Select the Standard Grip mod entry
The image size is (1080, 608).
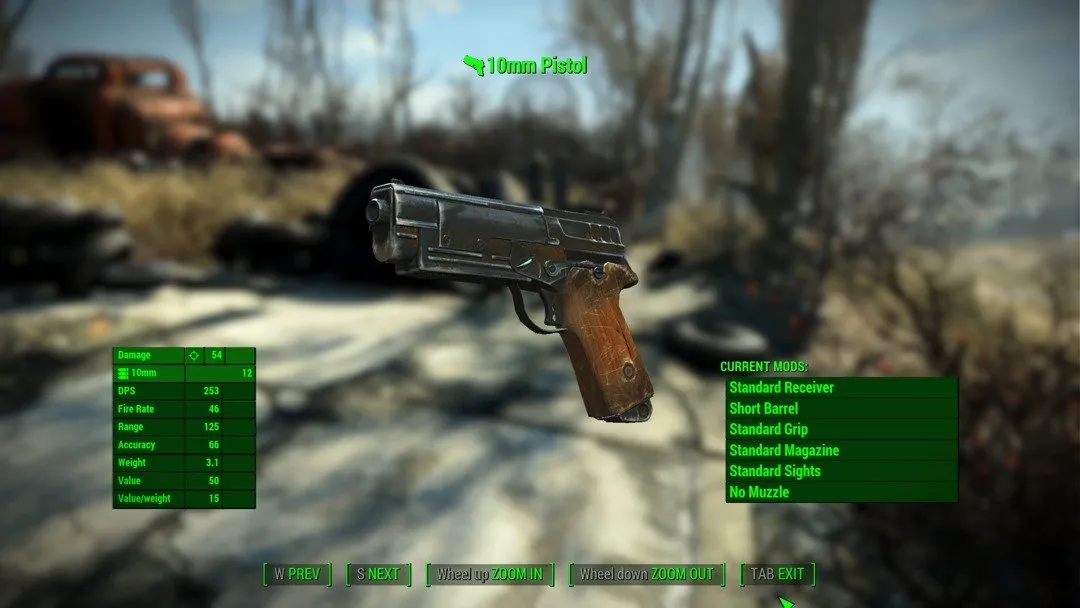(841, 429)
